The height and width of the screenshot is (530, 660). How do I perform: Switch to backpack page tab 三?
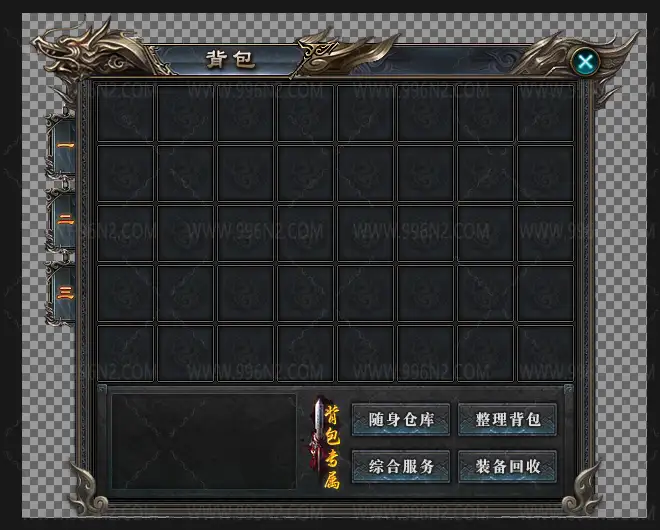64,292
